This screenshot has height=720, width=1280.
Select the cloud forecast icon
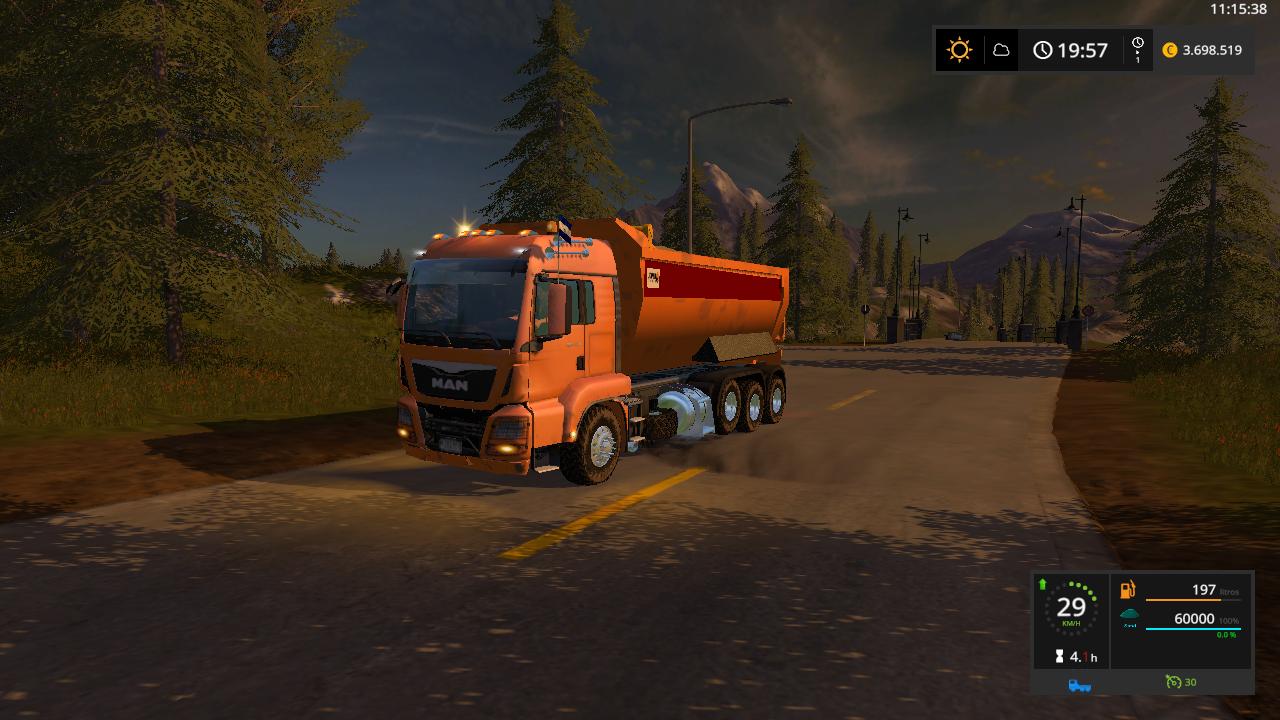pyautogui.click(x=1000, y=50)
